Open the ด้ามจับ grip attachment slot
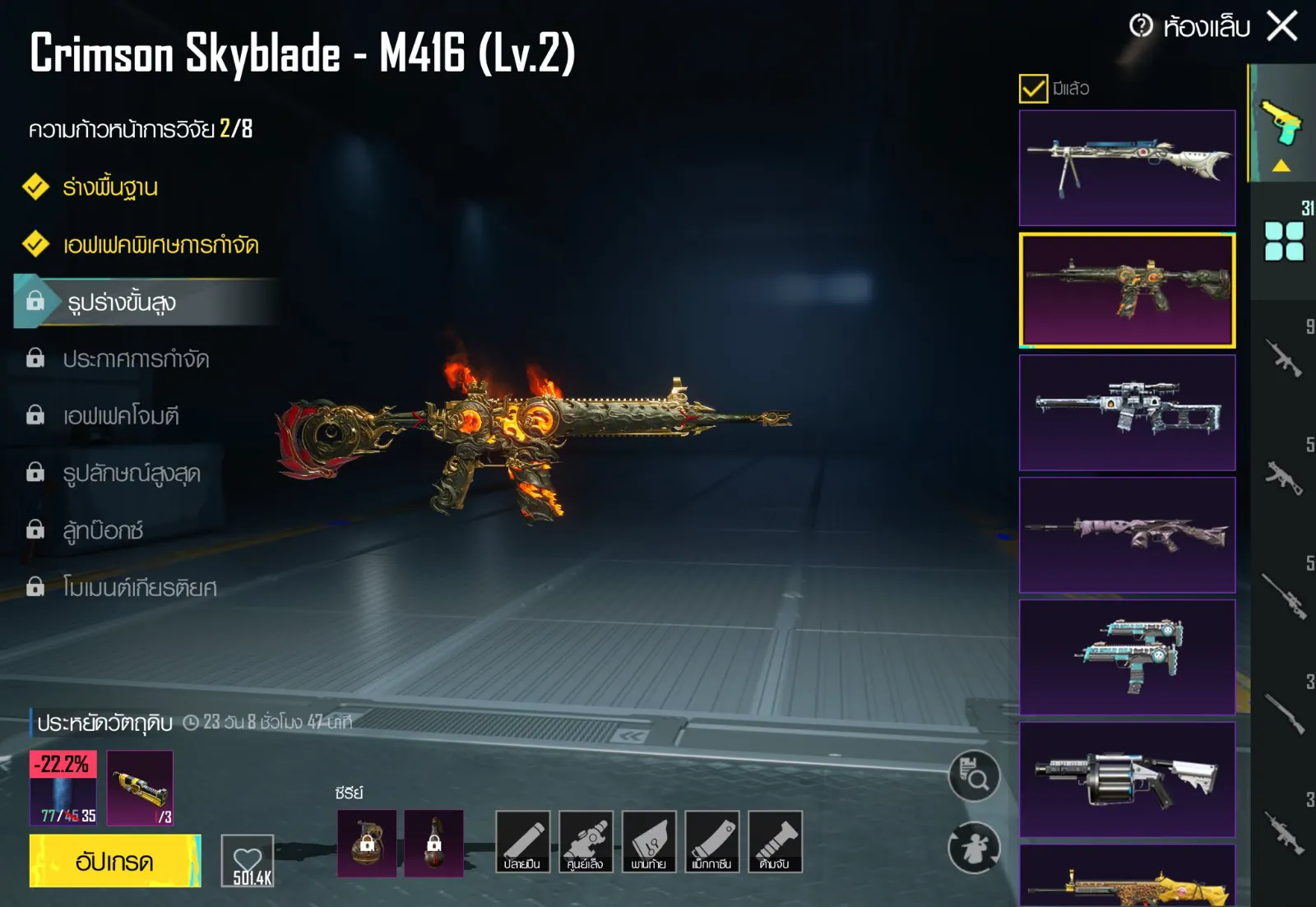This screenshot has height=907, width=1316. coord(775,841)
